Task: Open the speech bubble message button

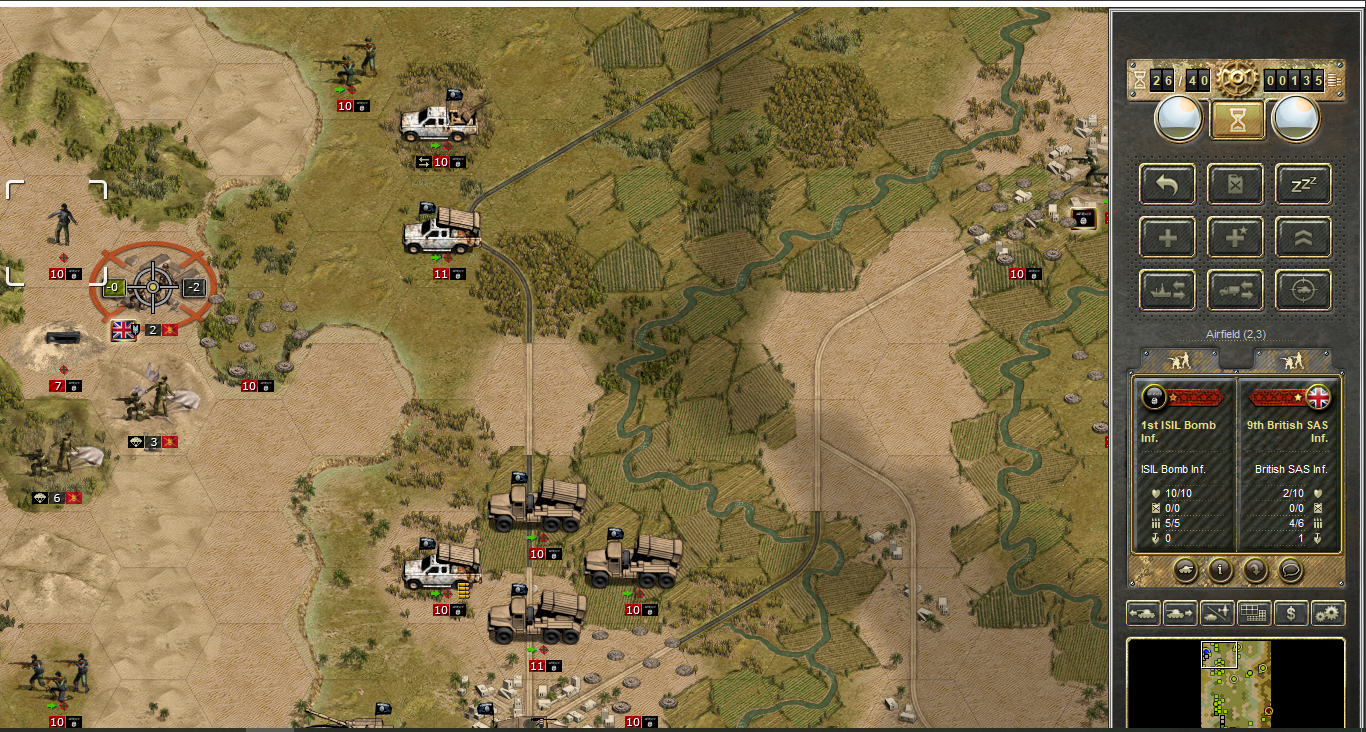Action: tap(1290, 570)
